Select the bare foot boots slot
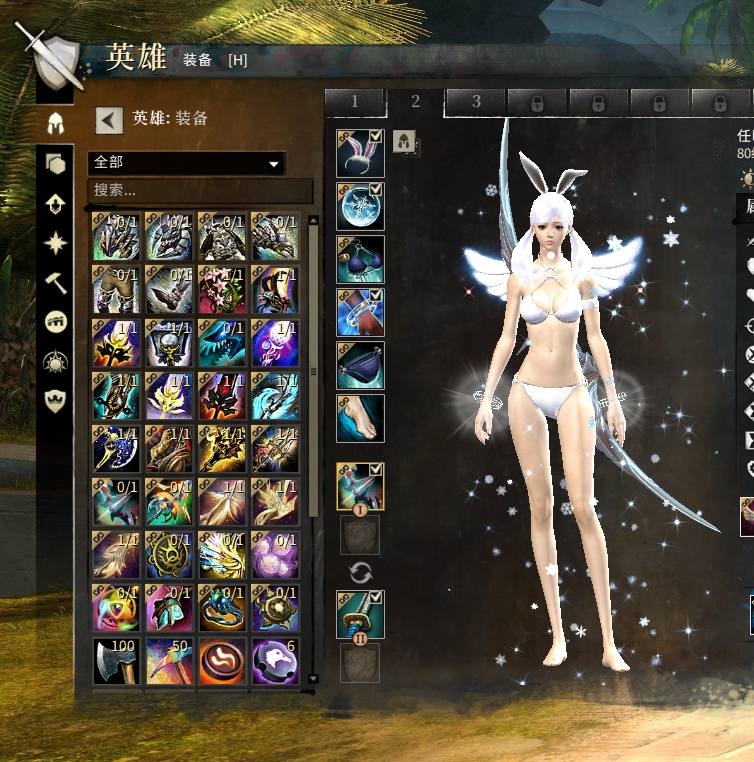Image resolution: width=754 pixels, height=762 pixels. (x=360, y=418)
